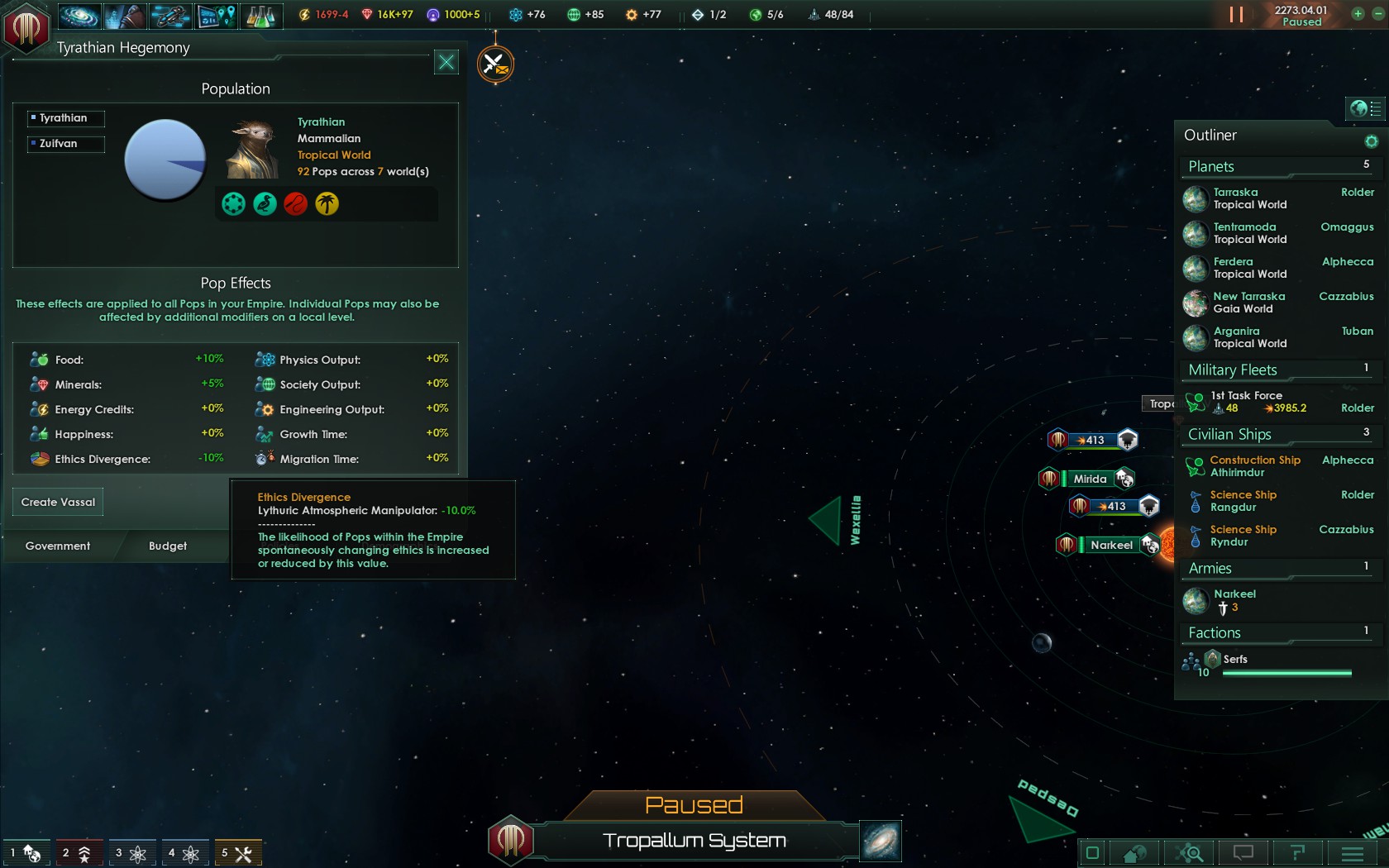Viewport: 1389px width, 868px height.
Task: Click the Create Vassal button
Action: (58, 502)
